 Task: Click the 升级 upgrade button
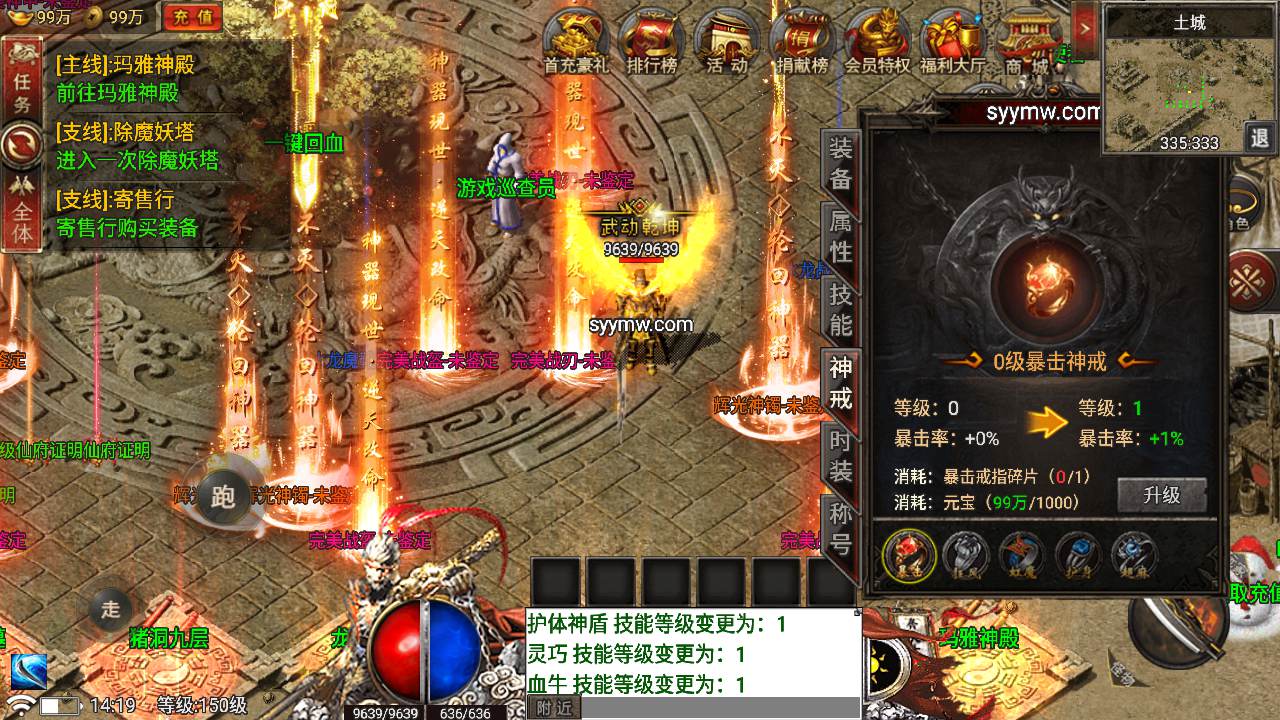1161,495
